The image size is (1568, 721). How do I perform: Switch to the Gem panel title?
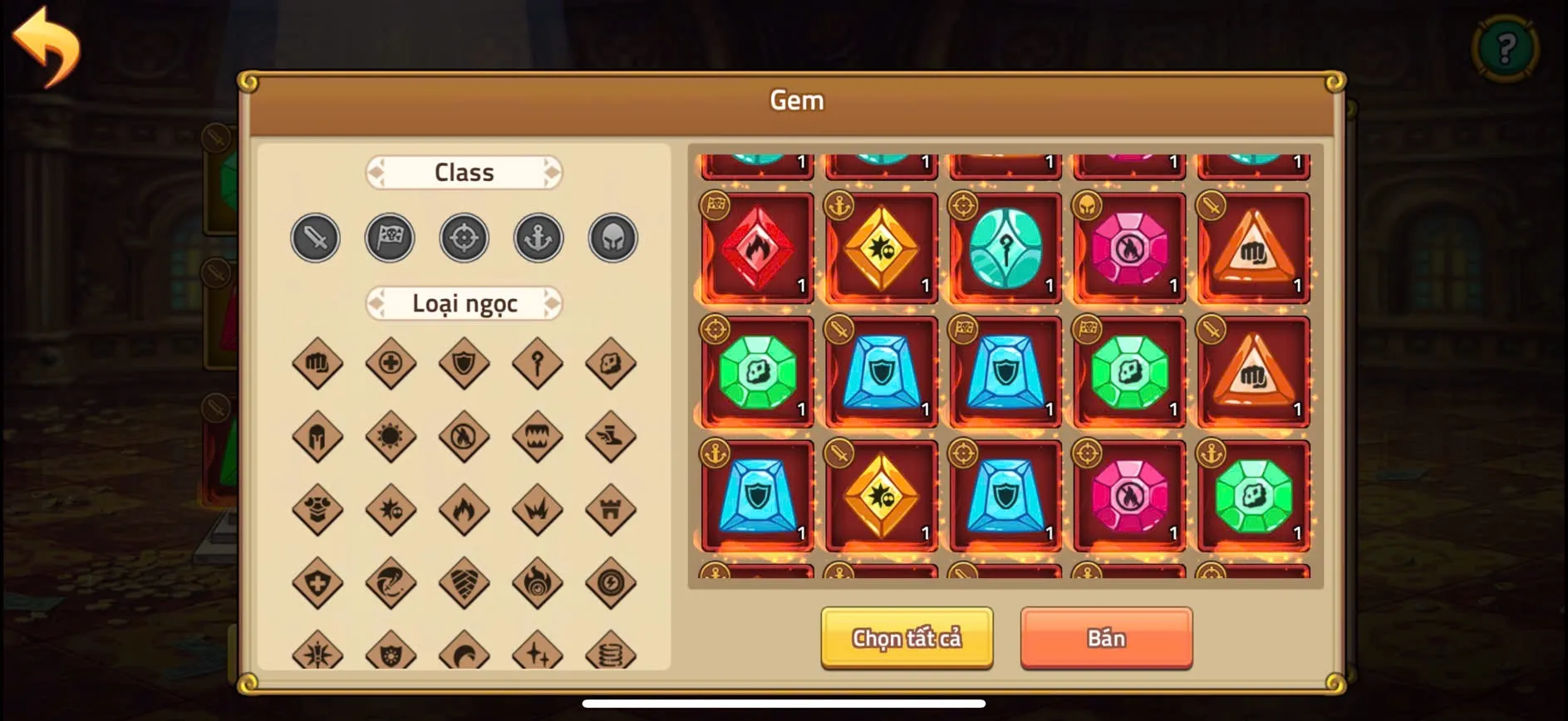[x=796, y=100]
